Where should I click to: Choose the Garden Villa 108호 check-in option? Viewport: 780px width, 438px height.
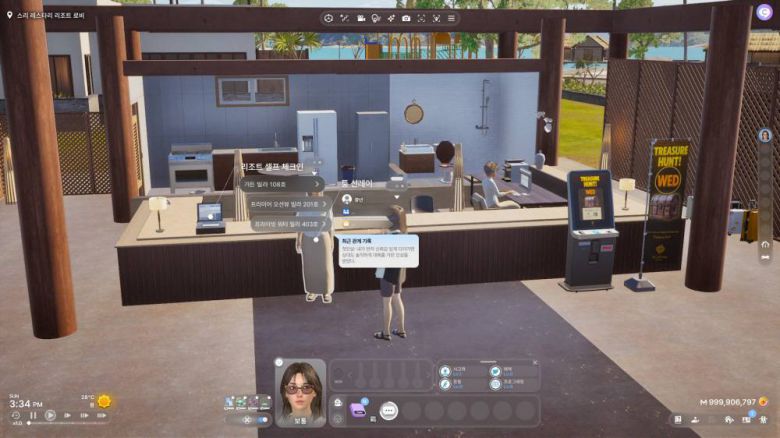coord(279,184)
